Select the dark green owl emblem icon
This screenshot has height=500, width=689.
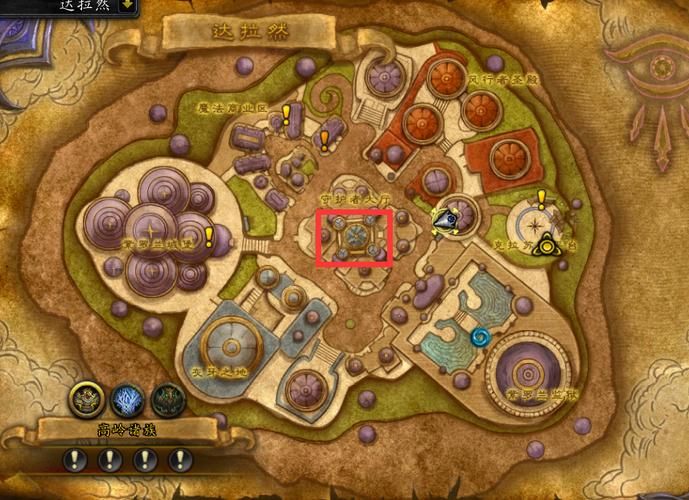pos(168,400)
